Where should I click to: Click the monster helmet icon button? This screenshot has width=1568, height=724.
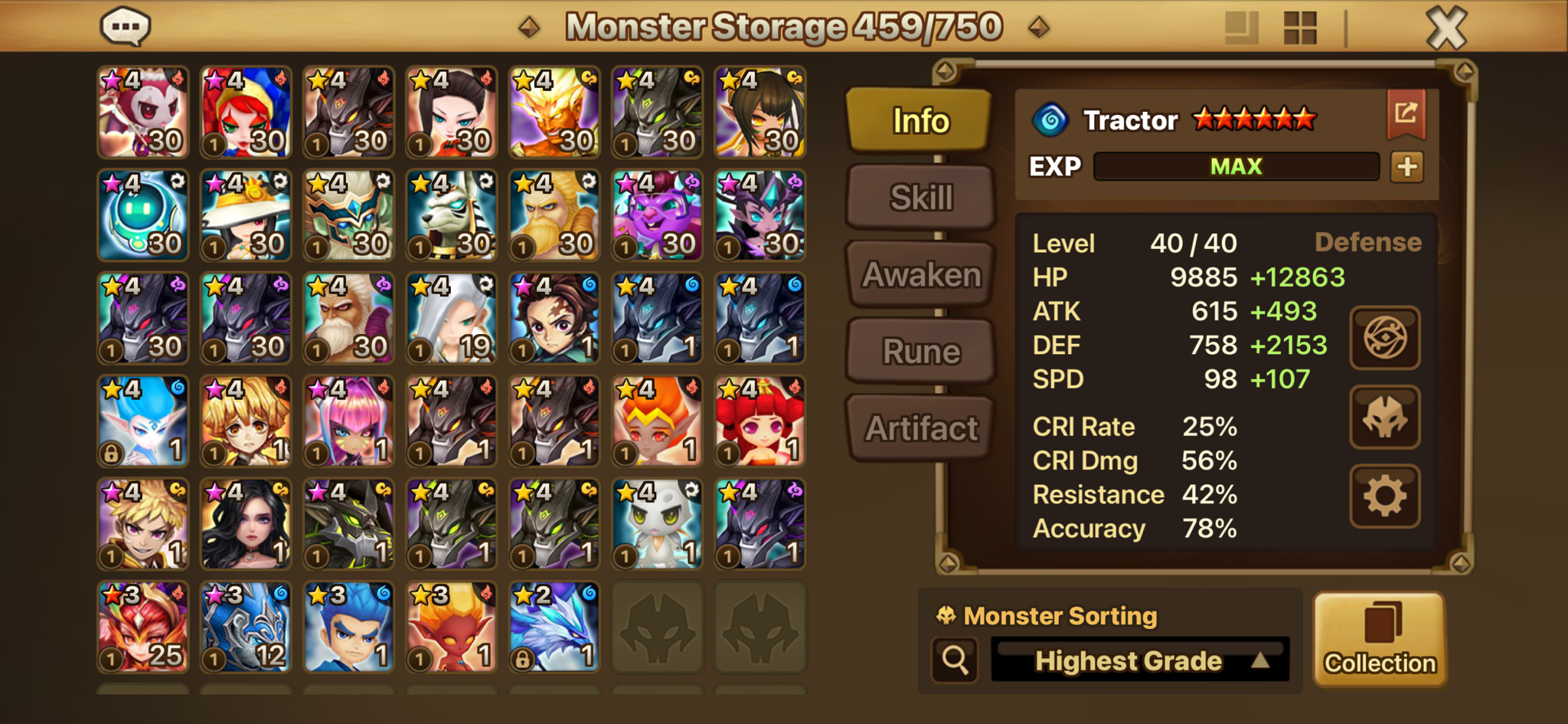[x=1384, y=418]
